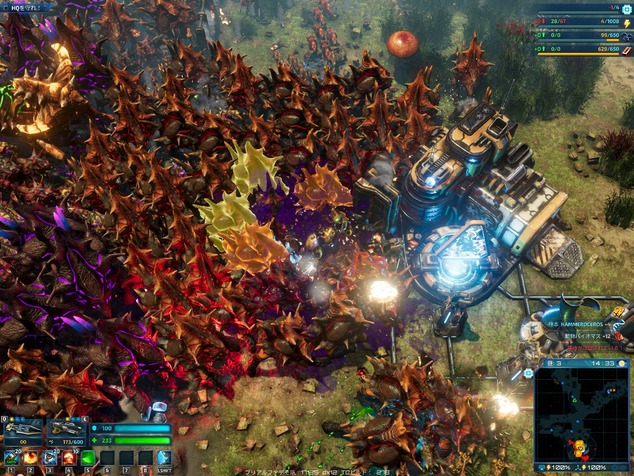Trigger the red explosion skill in slot 4
The width and height of the screenshot is (634, 476).
pyautogui.click(x=69, y=458)
